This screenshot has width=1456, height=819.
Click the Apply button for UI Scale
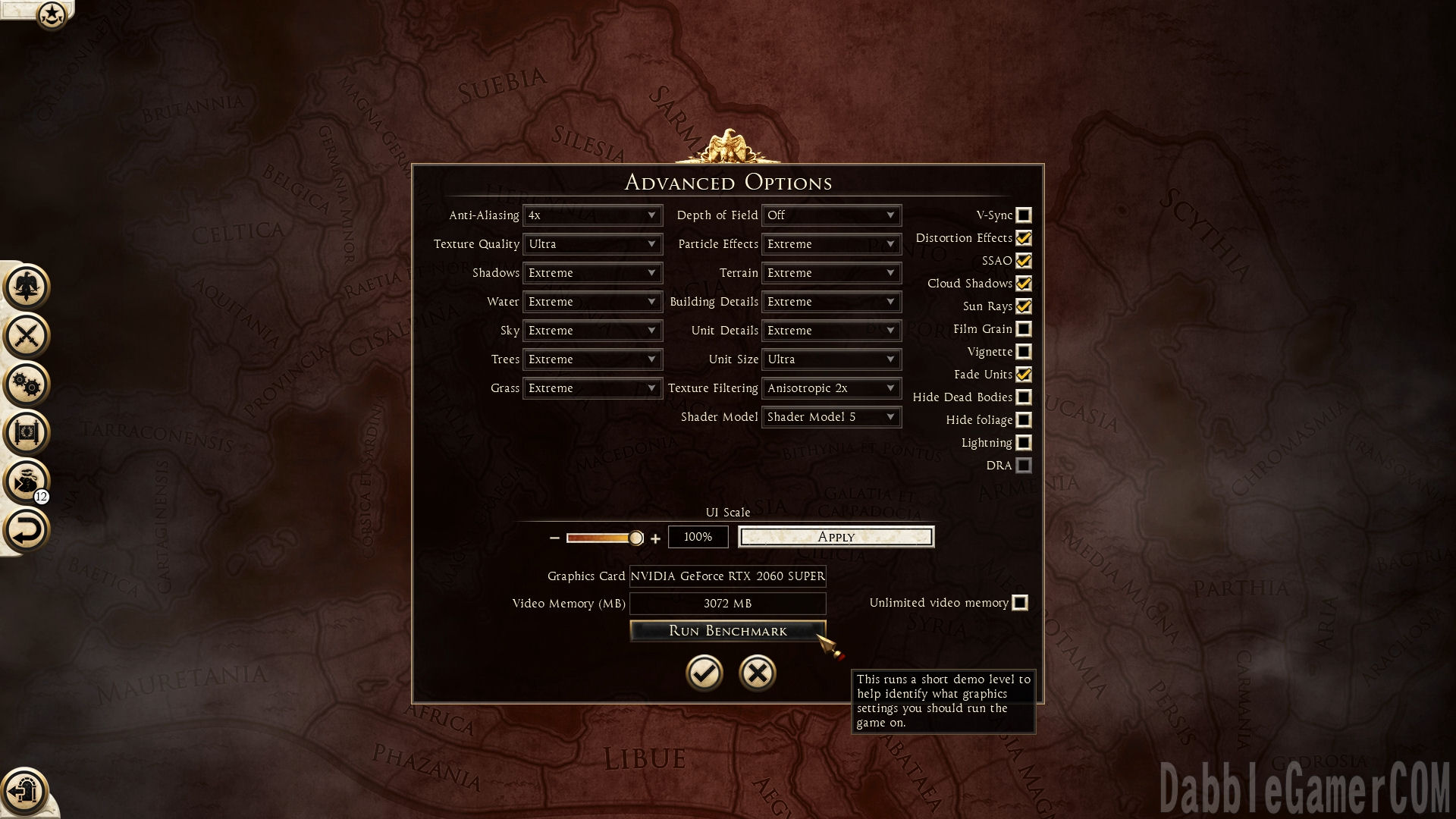point(836,537)
